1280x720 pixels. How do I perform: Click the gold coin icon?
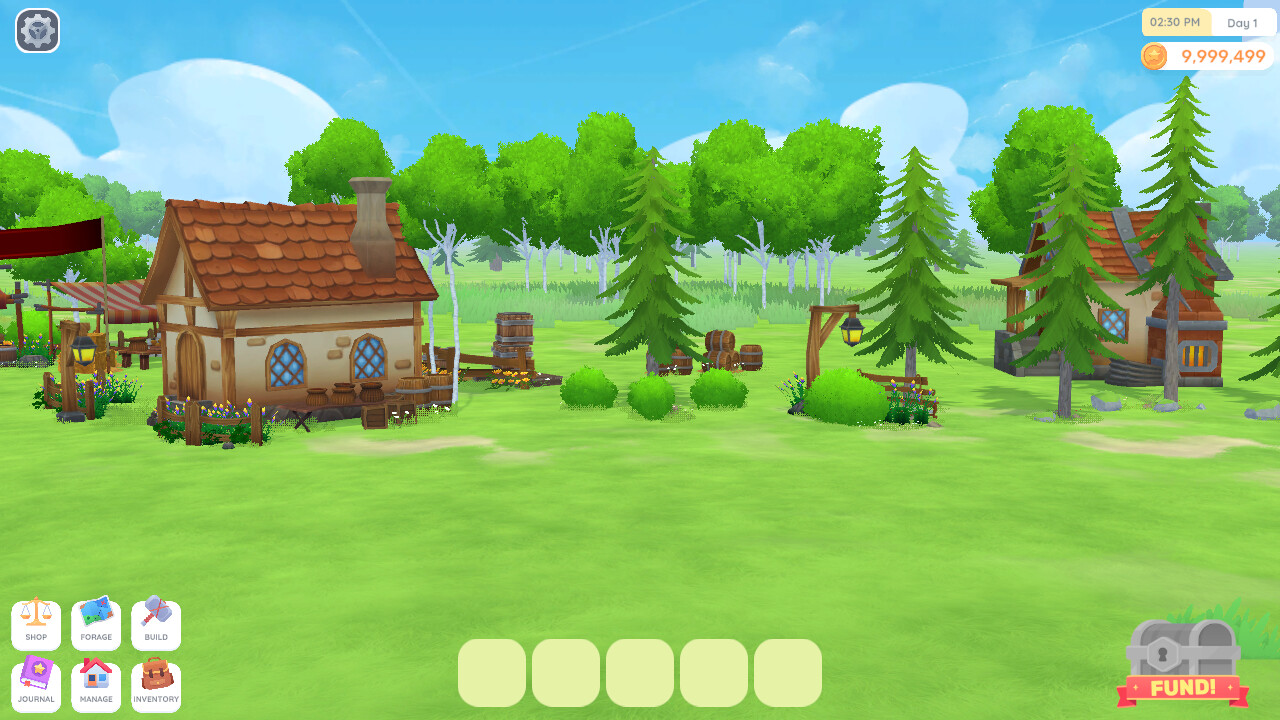(x=1156, y=57)
